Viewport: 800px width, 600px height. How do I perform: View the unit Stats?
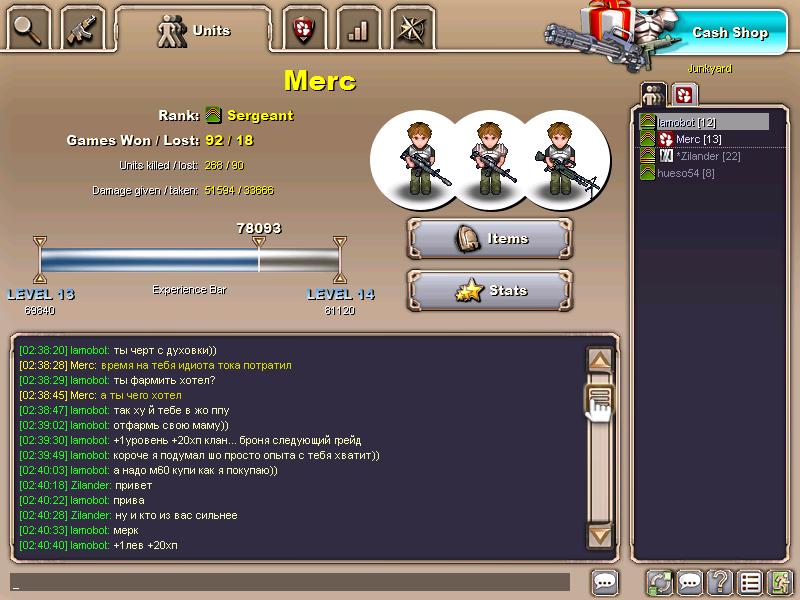pos(490,291)
